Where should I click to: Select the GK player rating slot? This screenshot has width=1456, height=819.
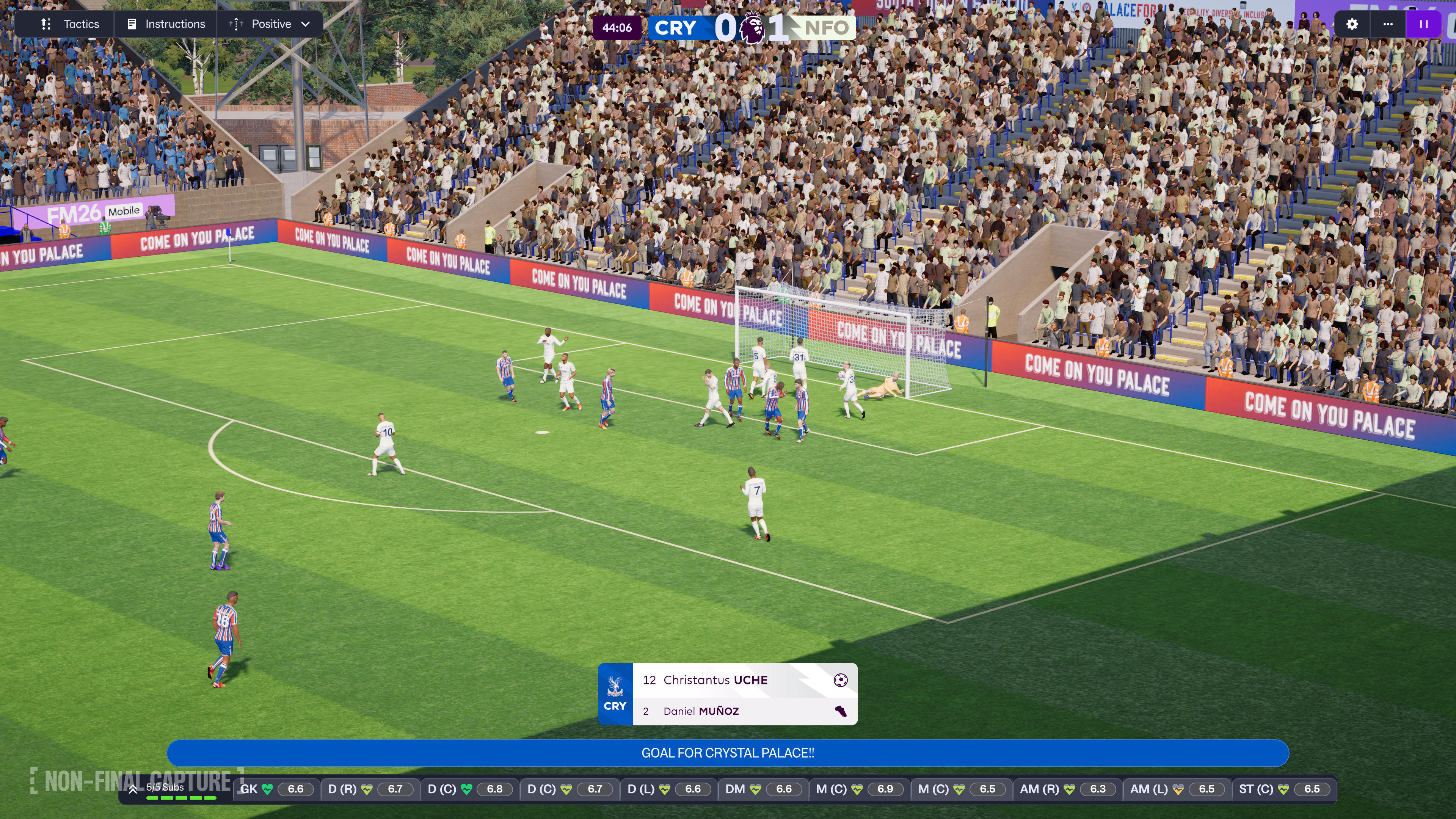276,789
